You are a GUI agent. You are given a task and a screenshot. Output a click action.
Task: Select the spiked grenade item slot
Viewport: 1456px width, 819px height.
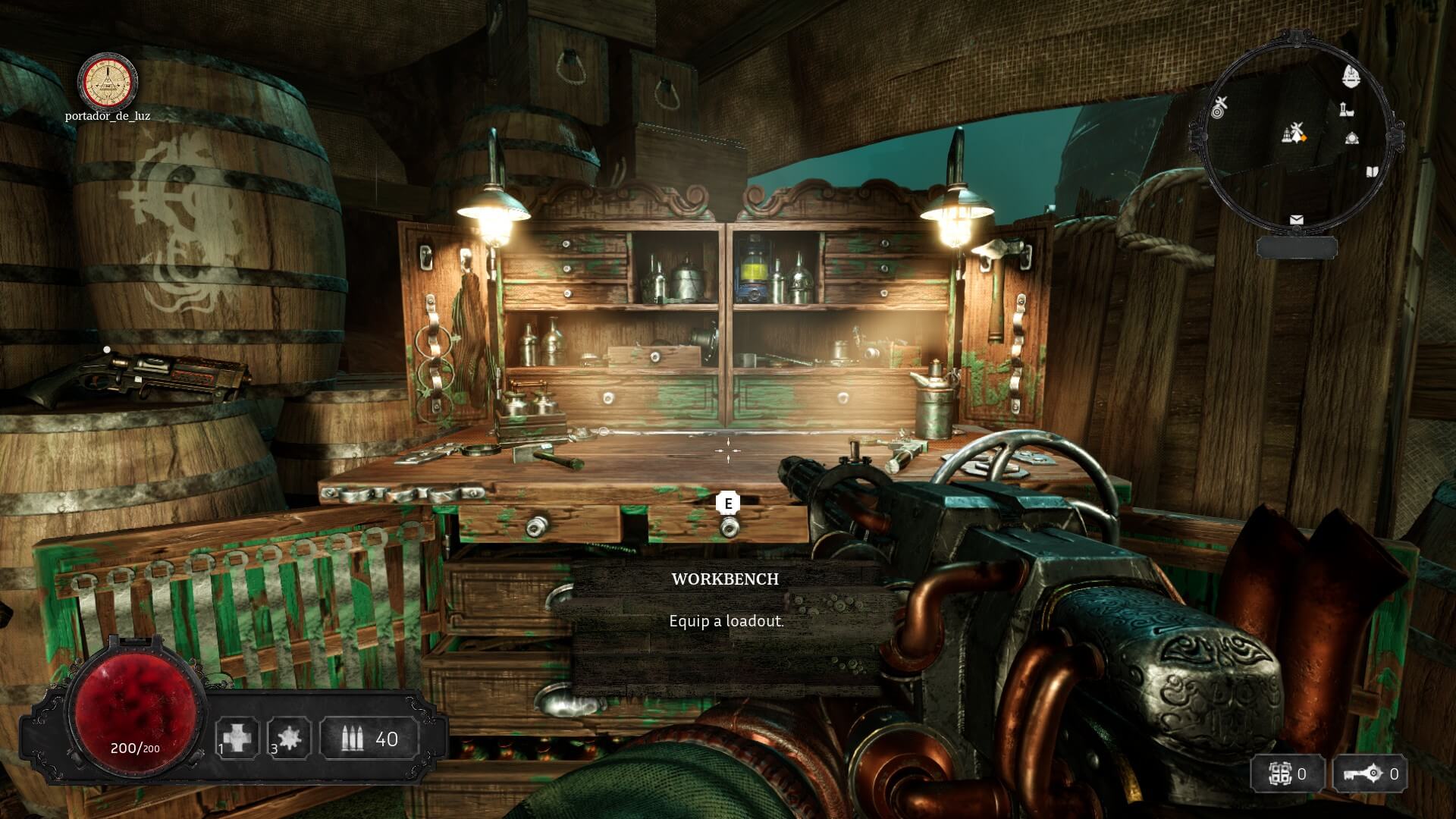290,737
